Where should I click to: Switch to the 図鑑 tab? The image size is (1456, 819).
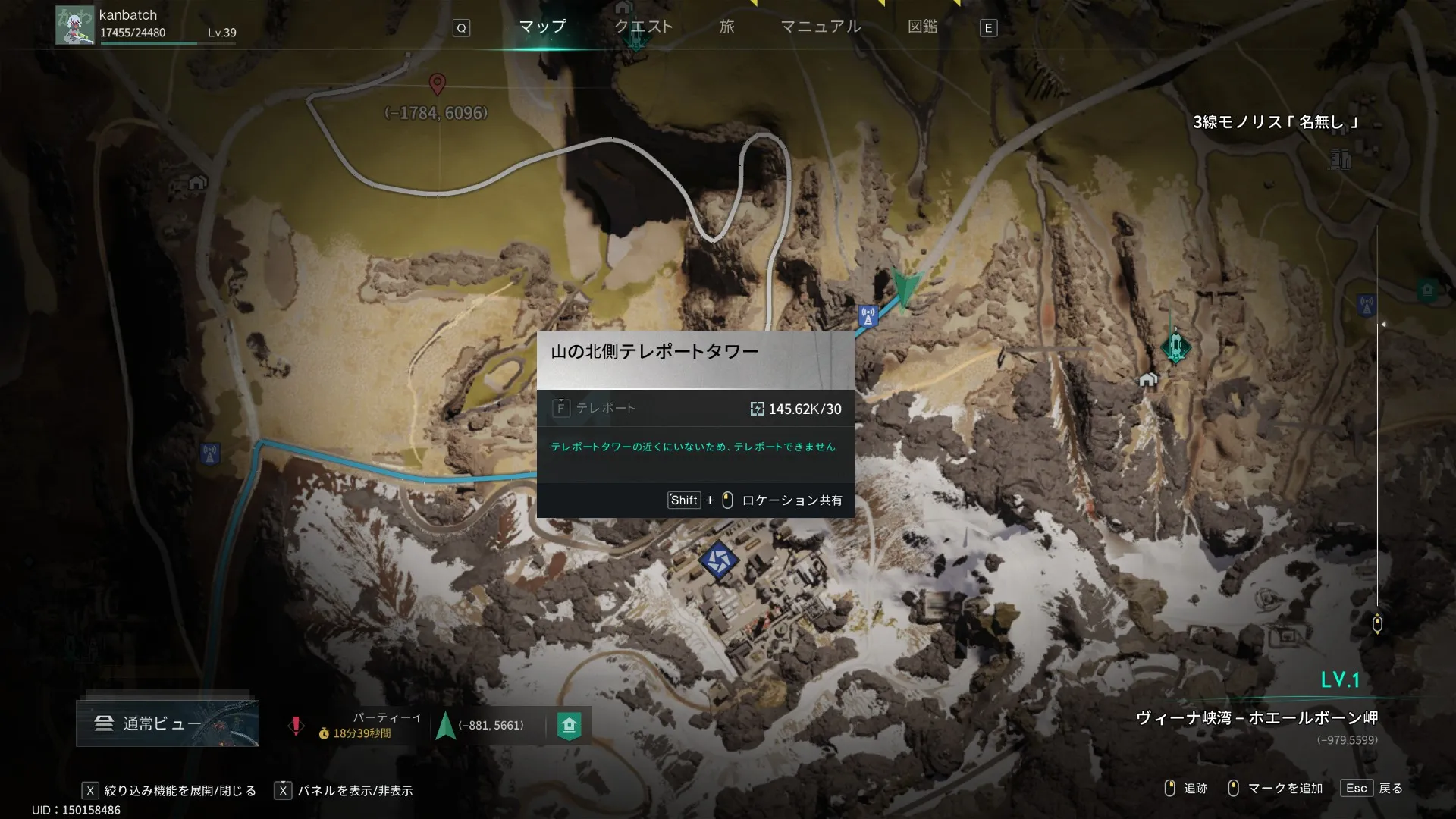922,27
